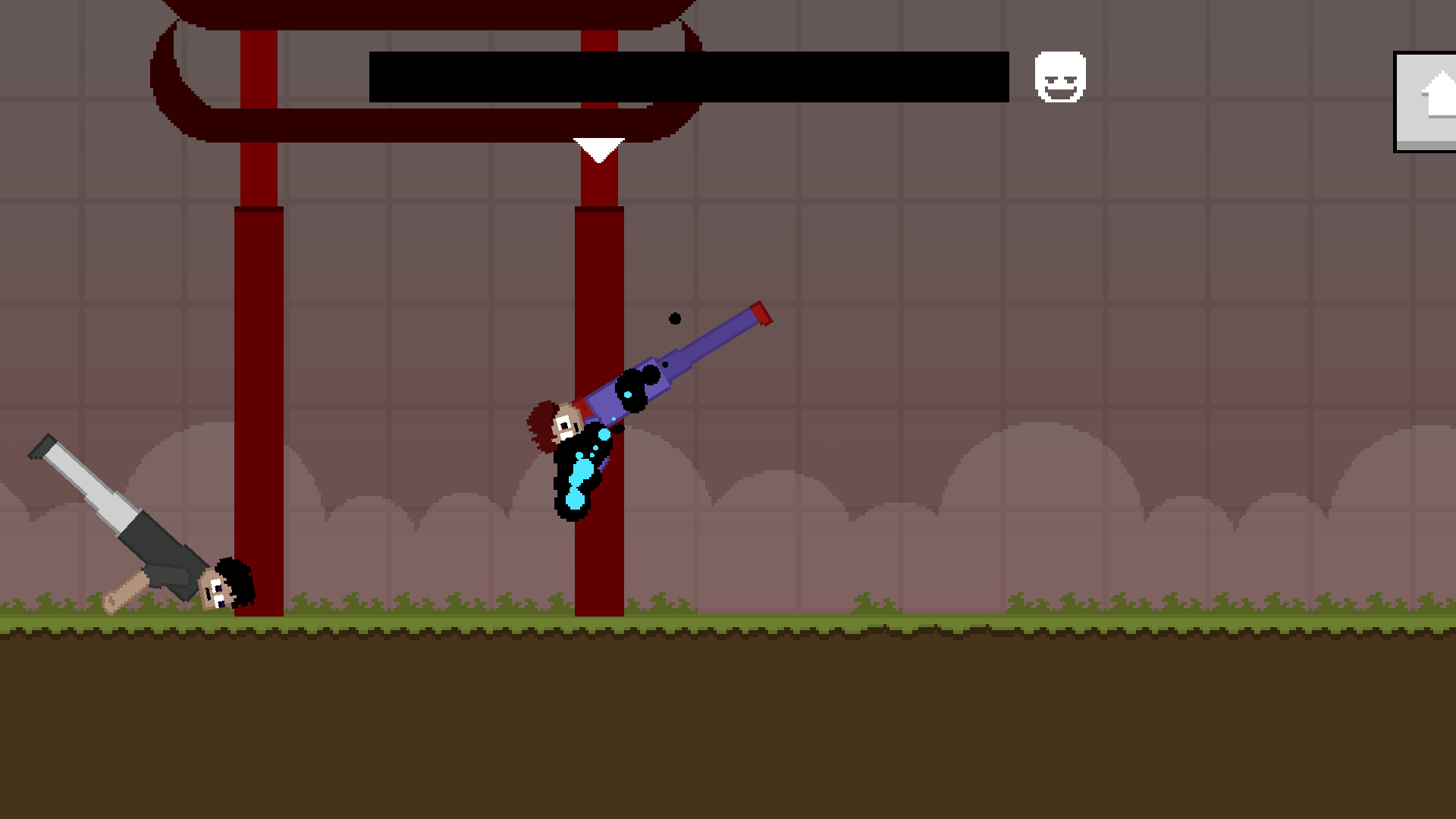Click the floating black projectile pellet
Image resolution: width=1456 pixels, height=819 pixels.
coord(674,318)
